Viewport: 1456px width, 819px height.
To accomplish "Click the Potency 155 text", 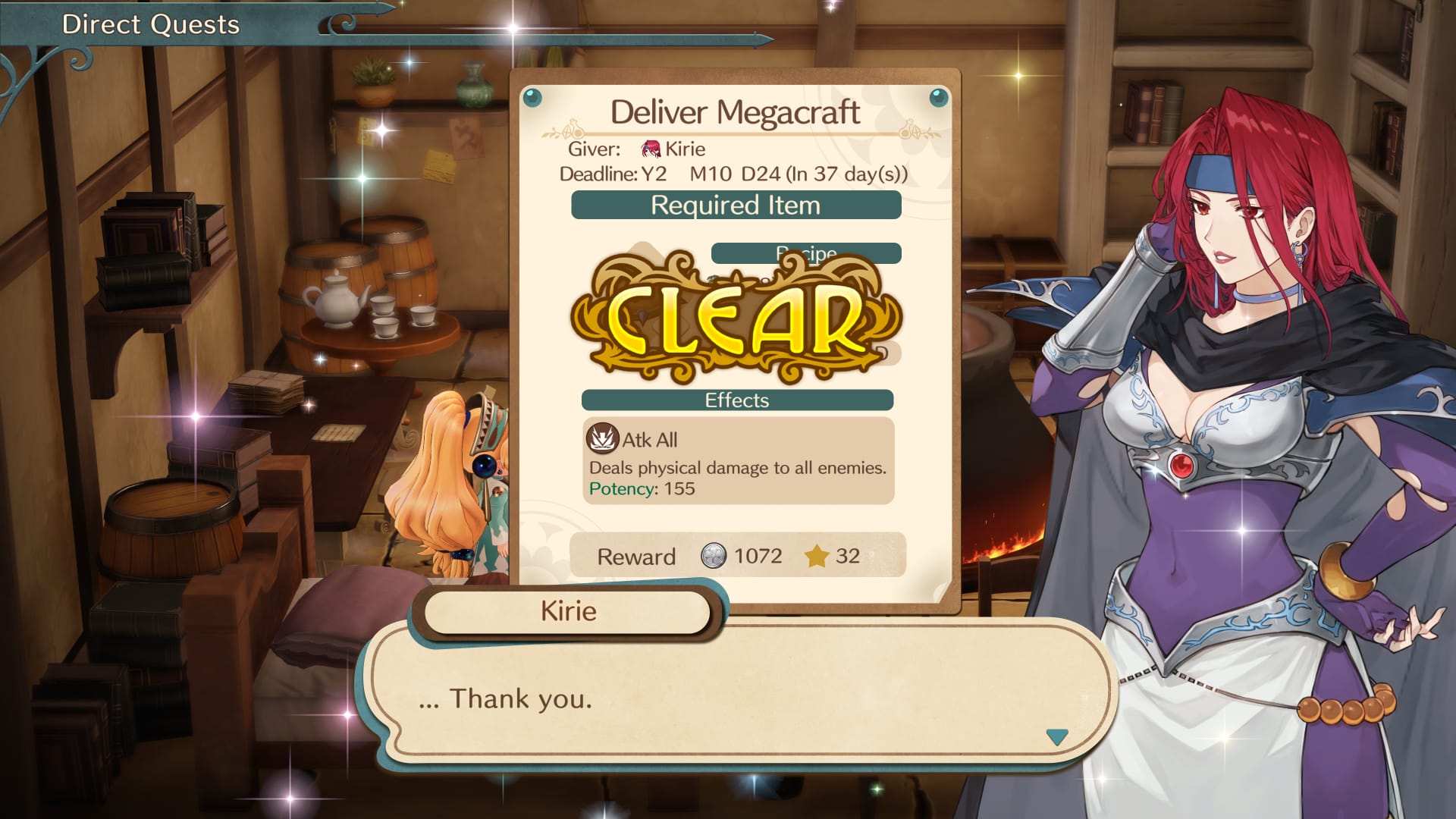I will 642,489.
